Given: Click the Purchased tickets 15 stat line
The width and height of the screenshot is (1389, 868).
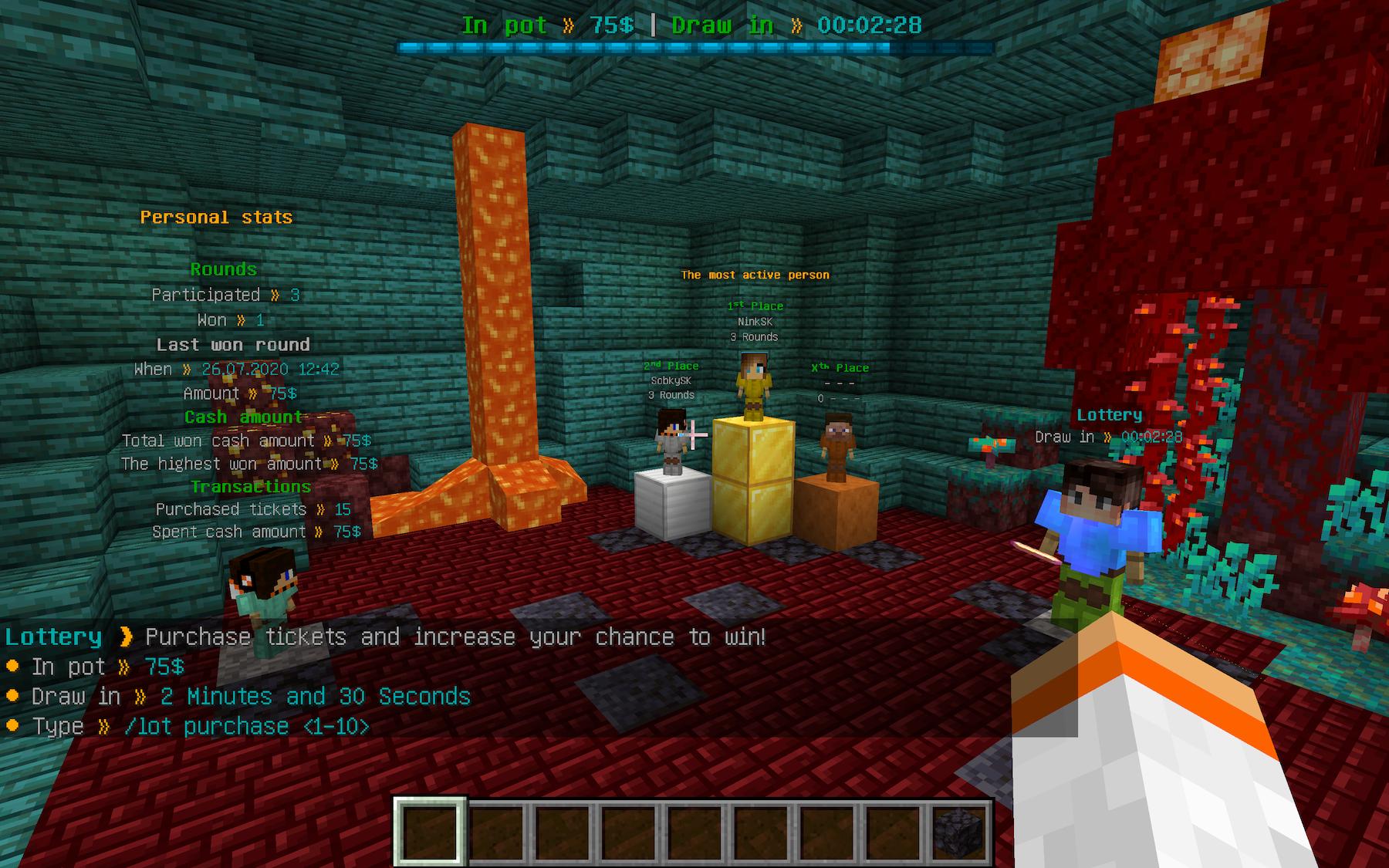Looking at the screenshot, I should point(252,509).
